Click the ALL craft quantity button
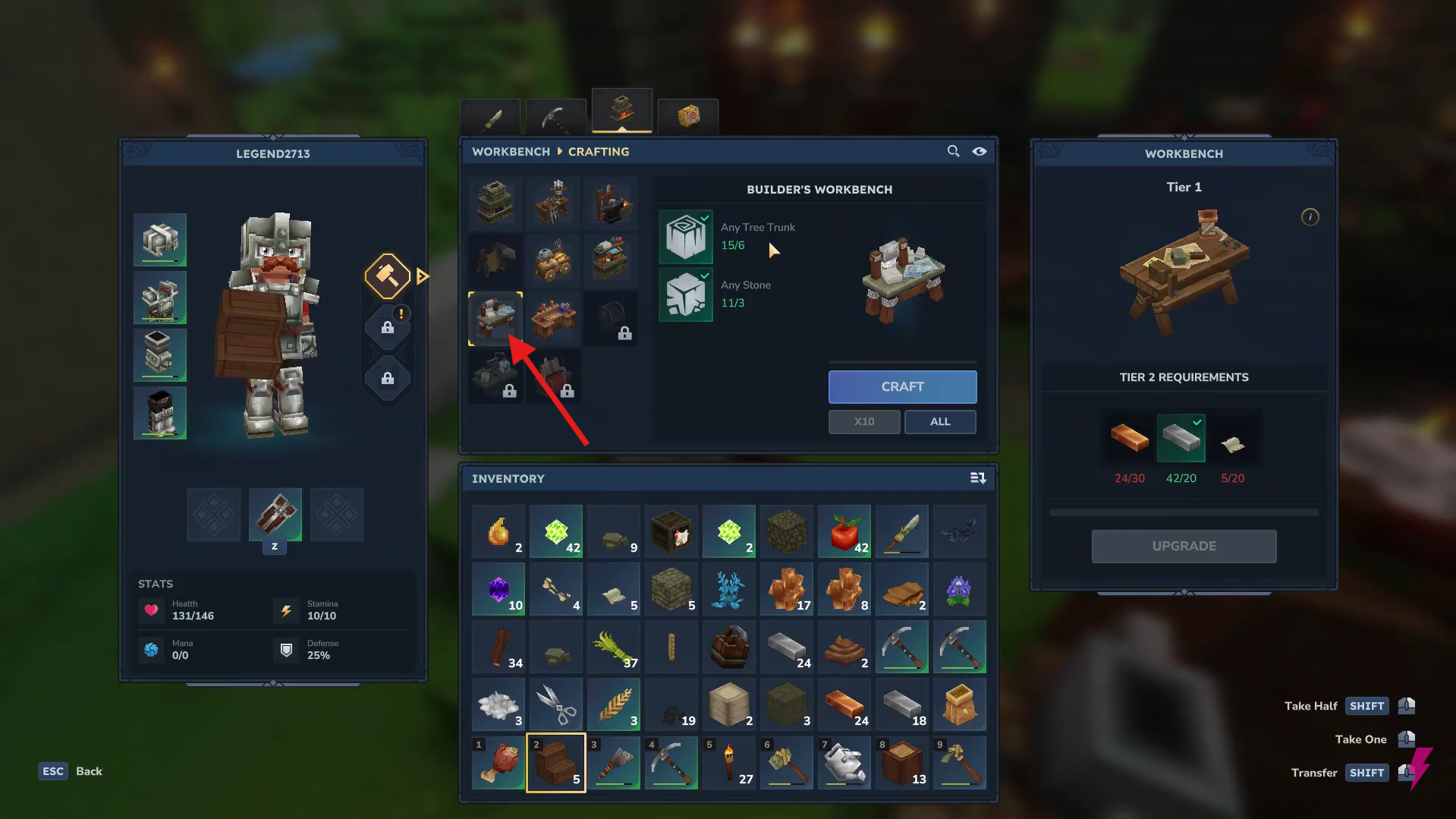The height and width of the screenshot is (819, 1456). point(939,421)
